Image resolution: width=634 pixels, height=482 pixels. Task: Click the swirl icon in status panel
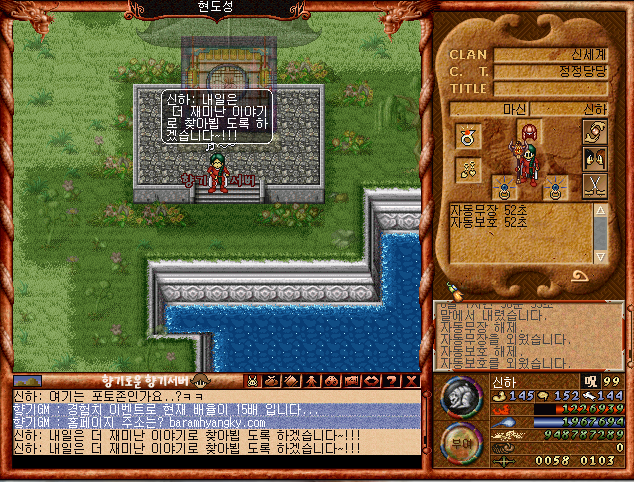tap(594, 131)
